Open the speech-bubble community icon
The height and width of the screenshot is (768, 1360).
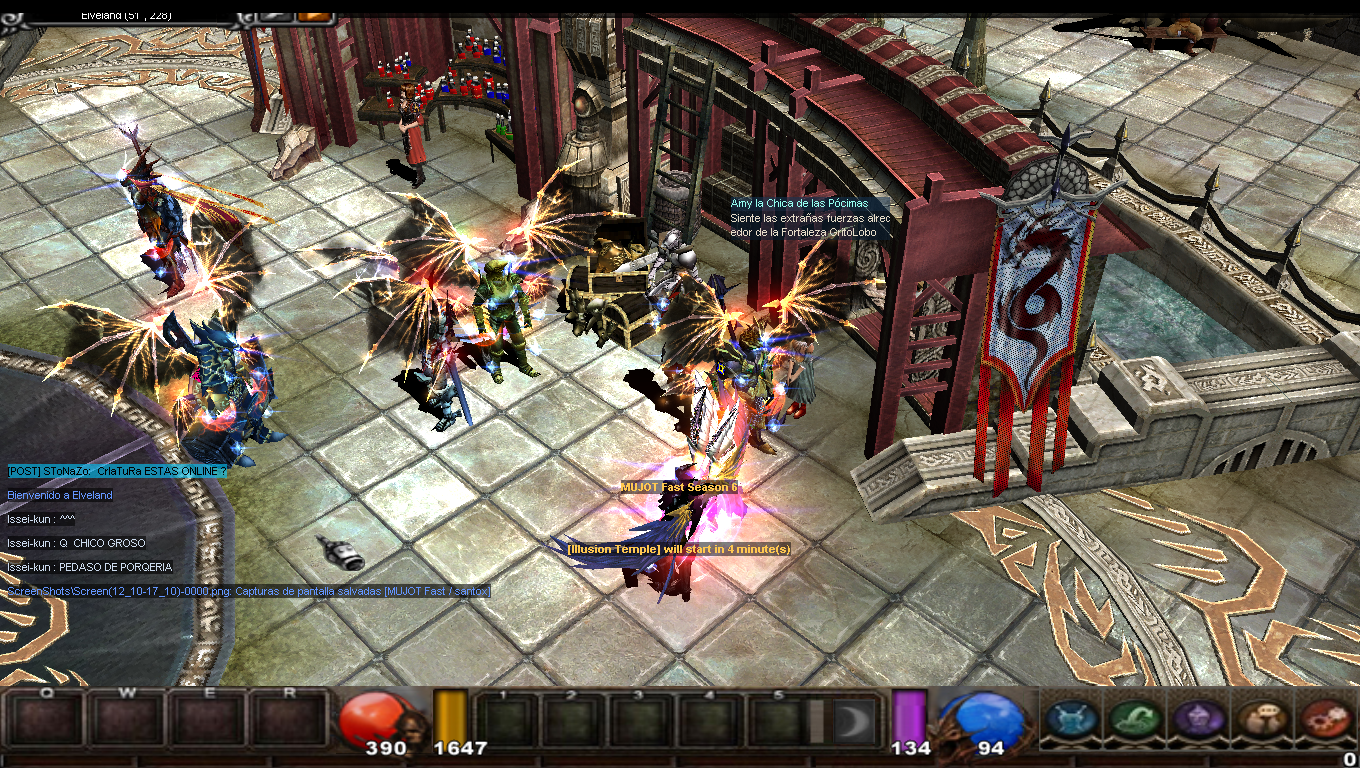click(x=1262, y=719)
